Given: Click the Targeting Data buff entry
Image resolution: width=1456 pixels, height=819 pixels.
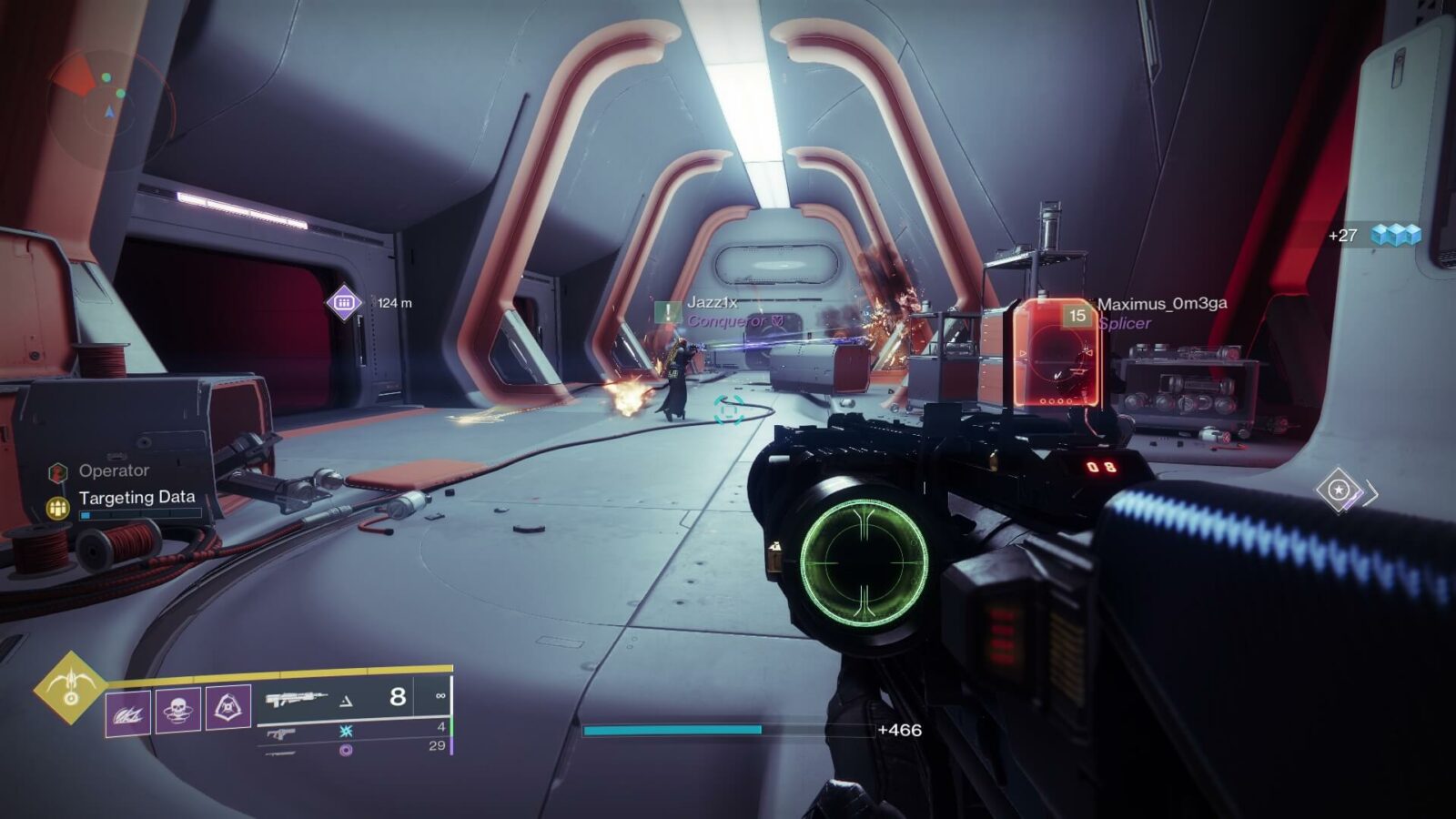Looking at the screenshot, I should pyautogui.click(x=136, y=498).
